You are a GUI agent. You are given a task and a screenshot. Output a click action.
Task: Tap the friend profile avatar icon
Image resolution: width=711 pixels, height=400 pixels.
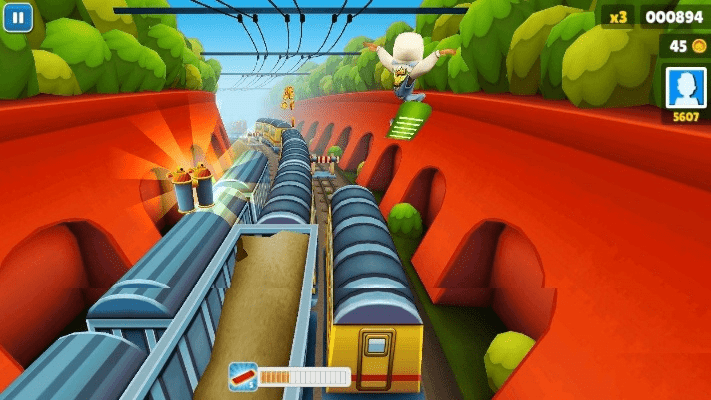(x=686, y=88)
